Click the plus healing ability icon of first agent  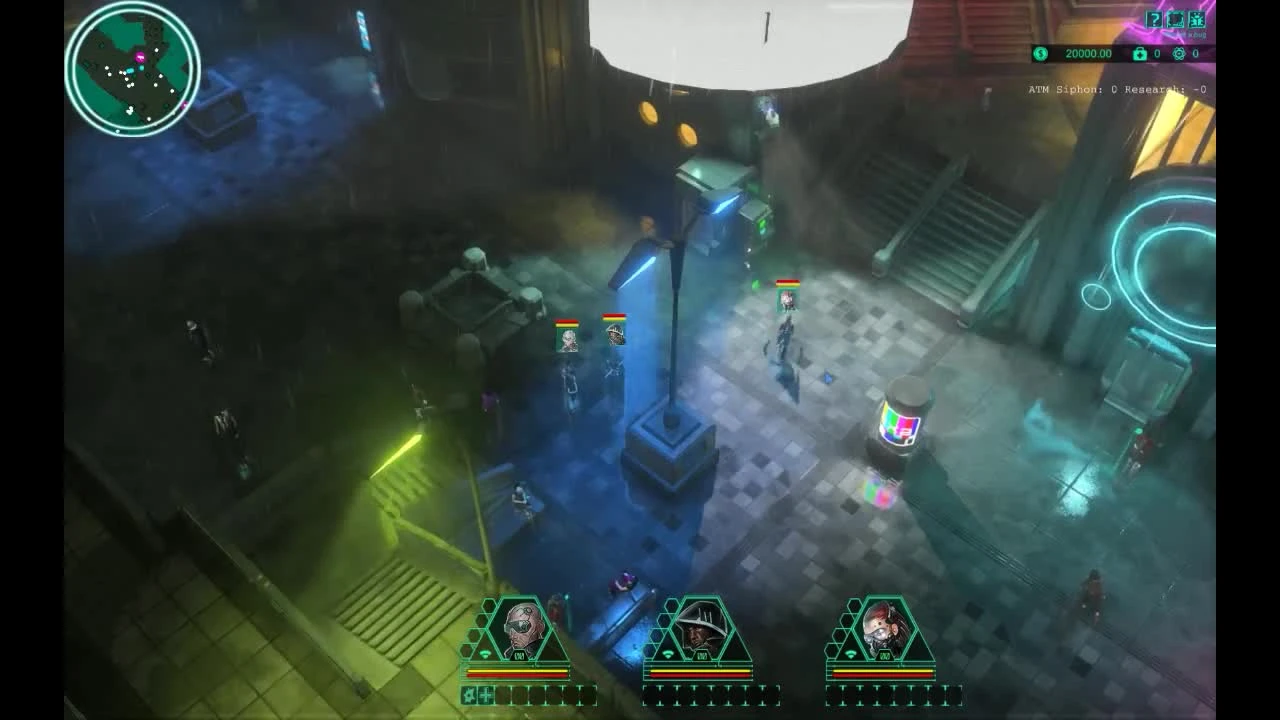point(486,696)
